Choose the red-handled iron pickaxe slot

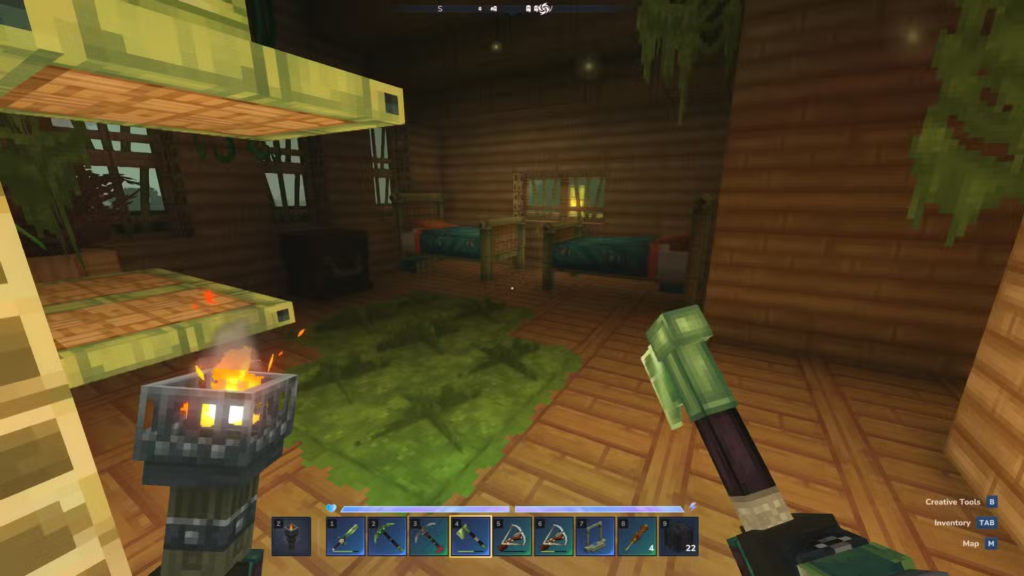click(428, 536)
